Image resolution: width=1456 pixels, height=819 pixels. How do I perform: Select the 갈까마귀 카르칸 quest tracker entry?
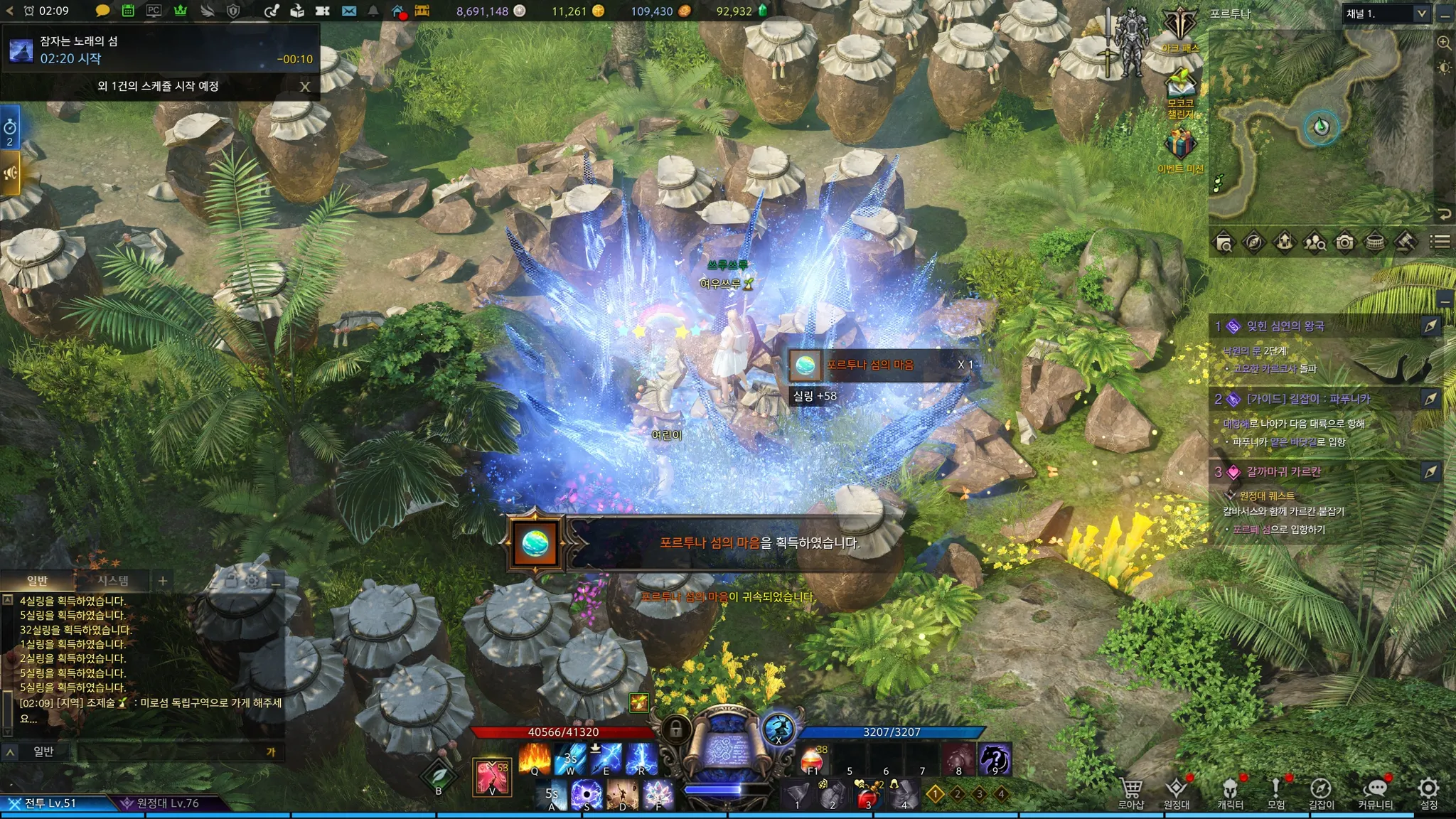pyautogui.click(x=1283, y=471)
